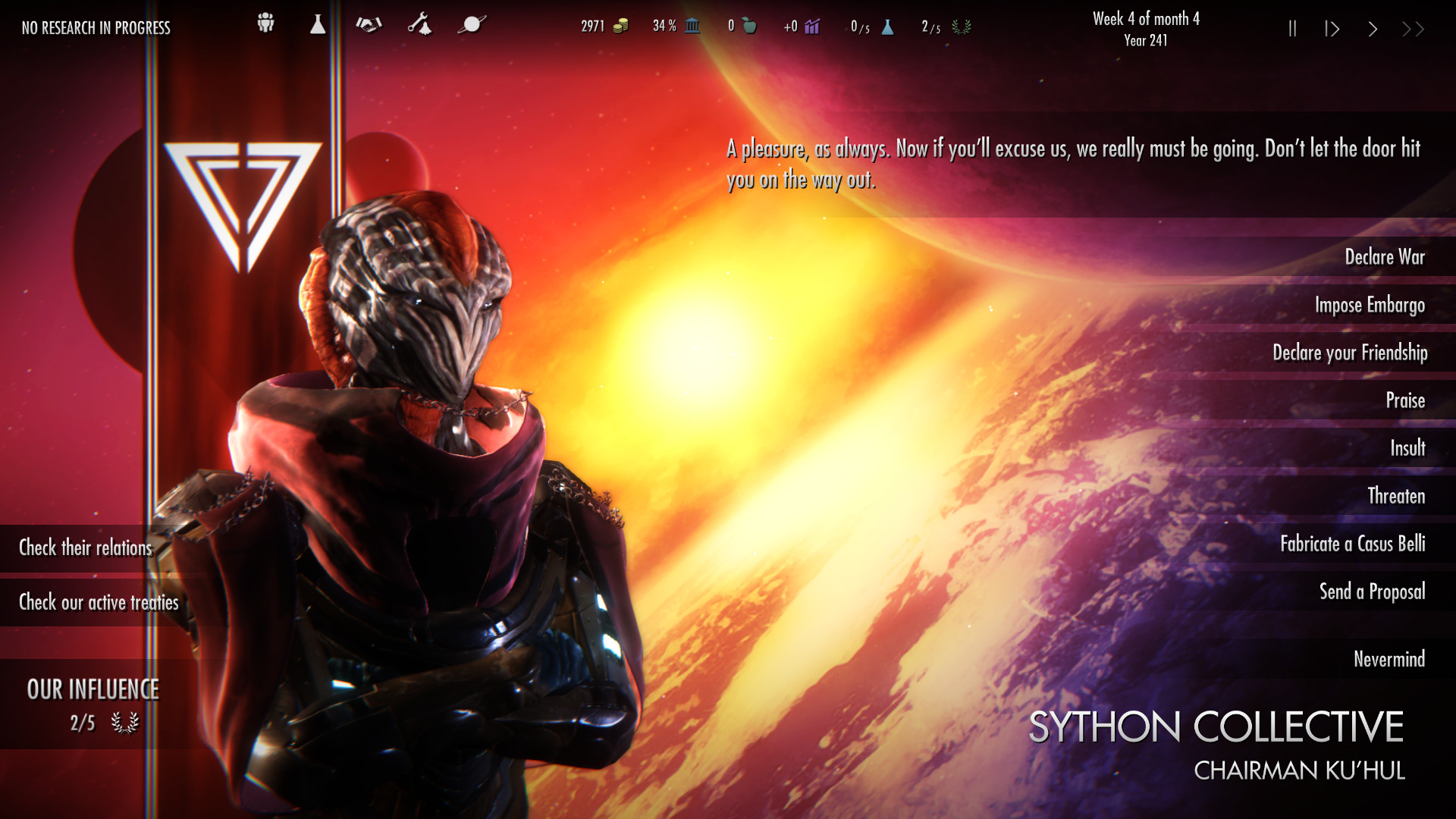Image resolution: width=1456 pixels, height=819 pixels.
Task: Click the gold coins resource icon
Action: [x=620, y=25]
